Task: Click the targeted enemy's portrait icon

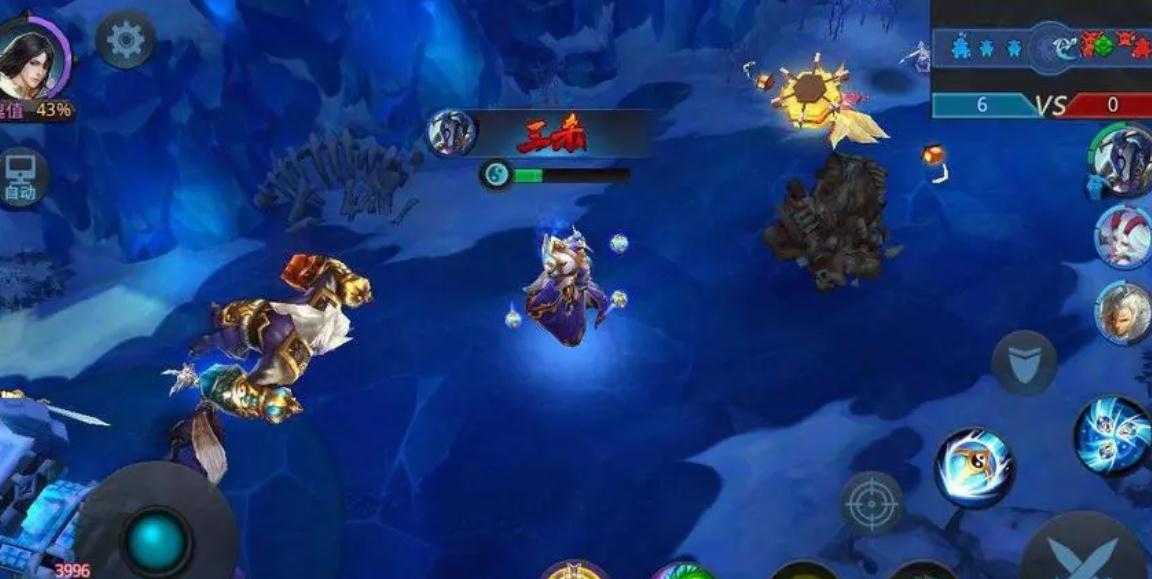Action: [451, 133]
